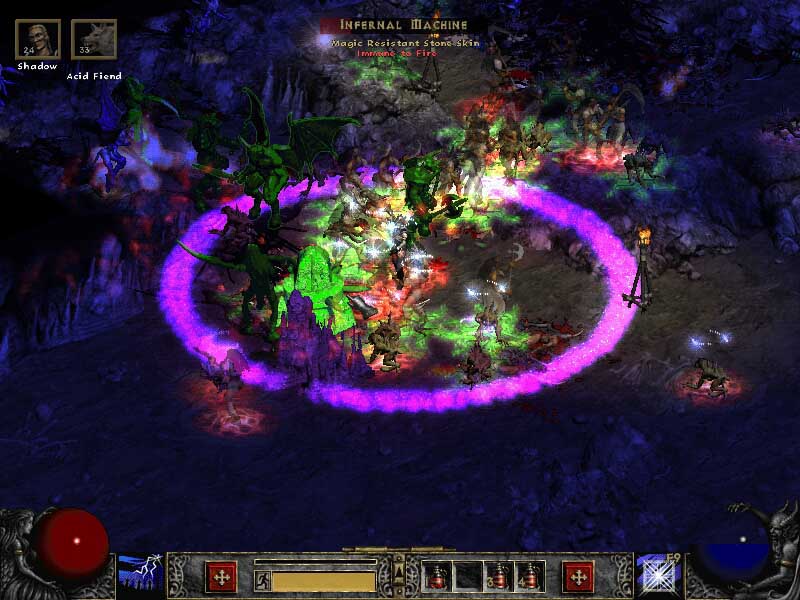Image resolution: width=800 pixels, height=600 pixels.
Task: Click the red cross button beside the lightning skill
Action: pos(220,577)
